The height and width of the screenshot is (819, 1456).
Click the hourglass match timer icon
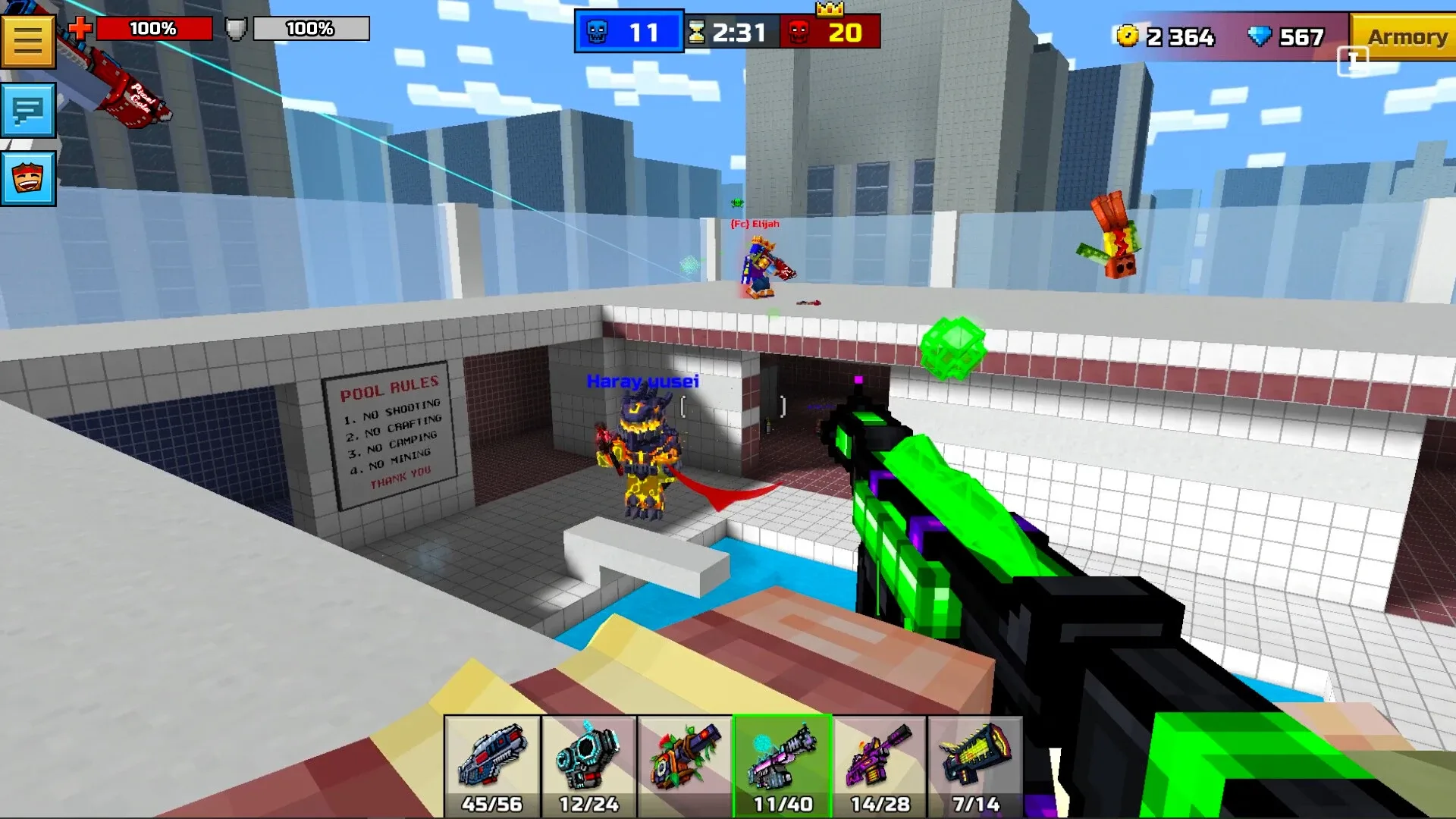coord(696,31)
